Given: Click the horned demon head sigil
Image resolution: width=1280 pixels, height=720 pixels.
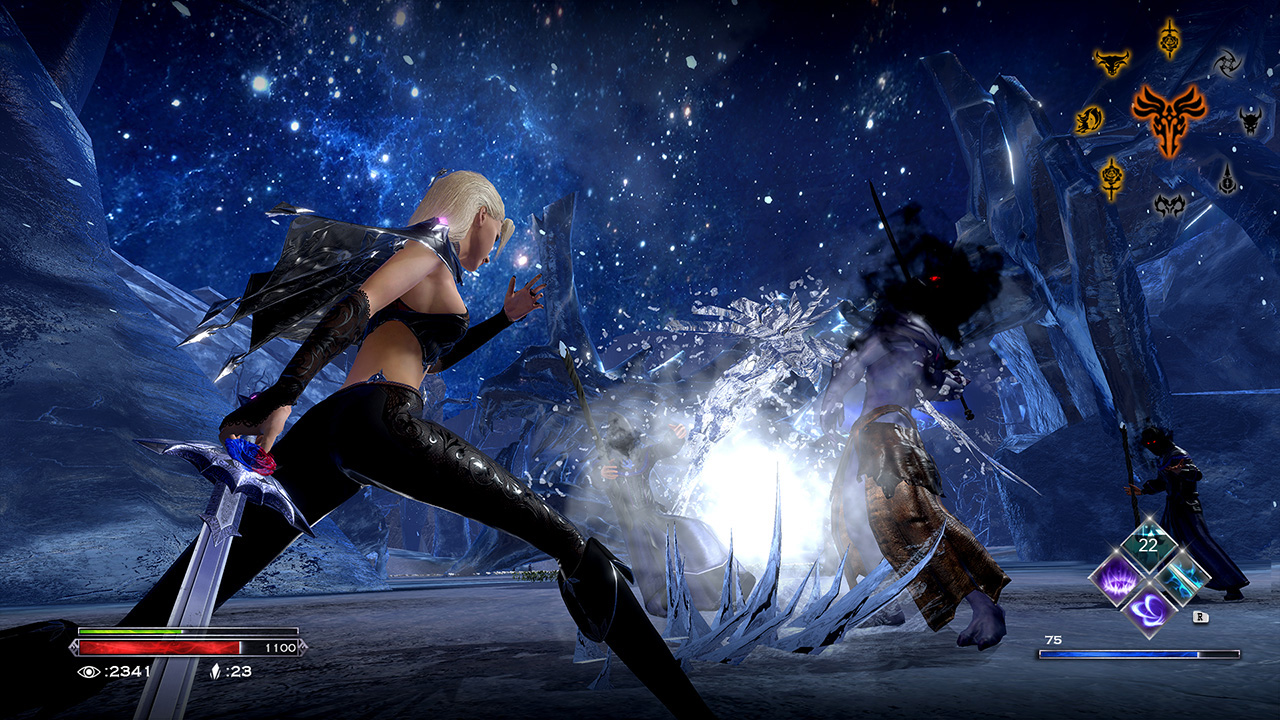Looking at the screenshot, I should [x=1250, y=122].
